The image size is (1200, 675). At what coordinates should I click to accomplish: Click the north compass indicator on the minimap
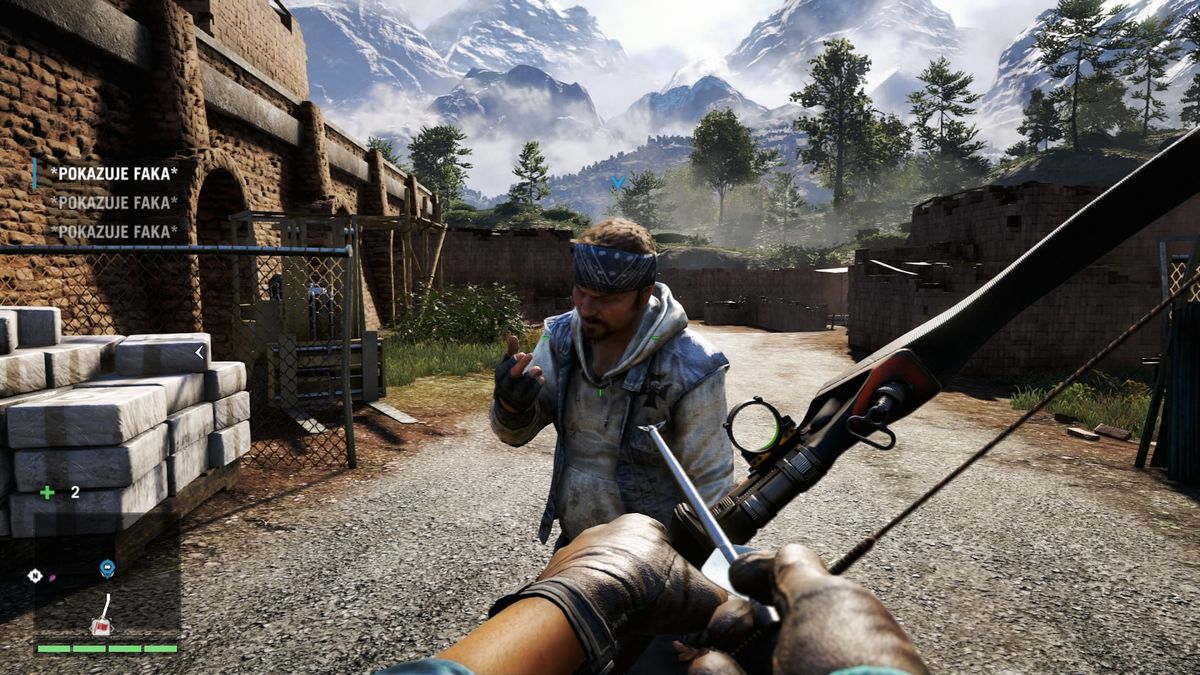coord(36,576)
